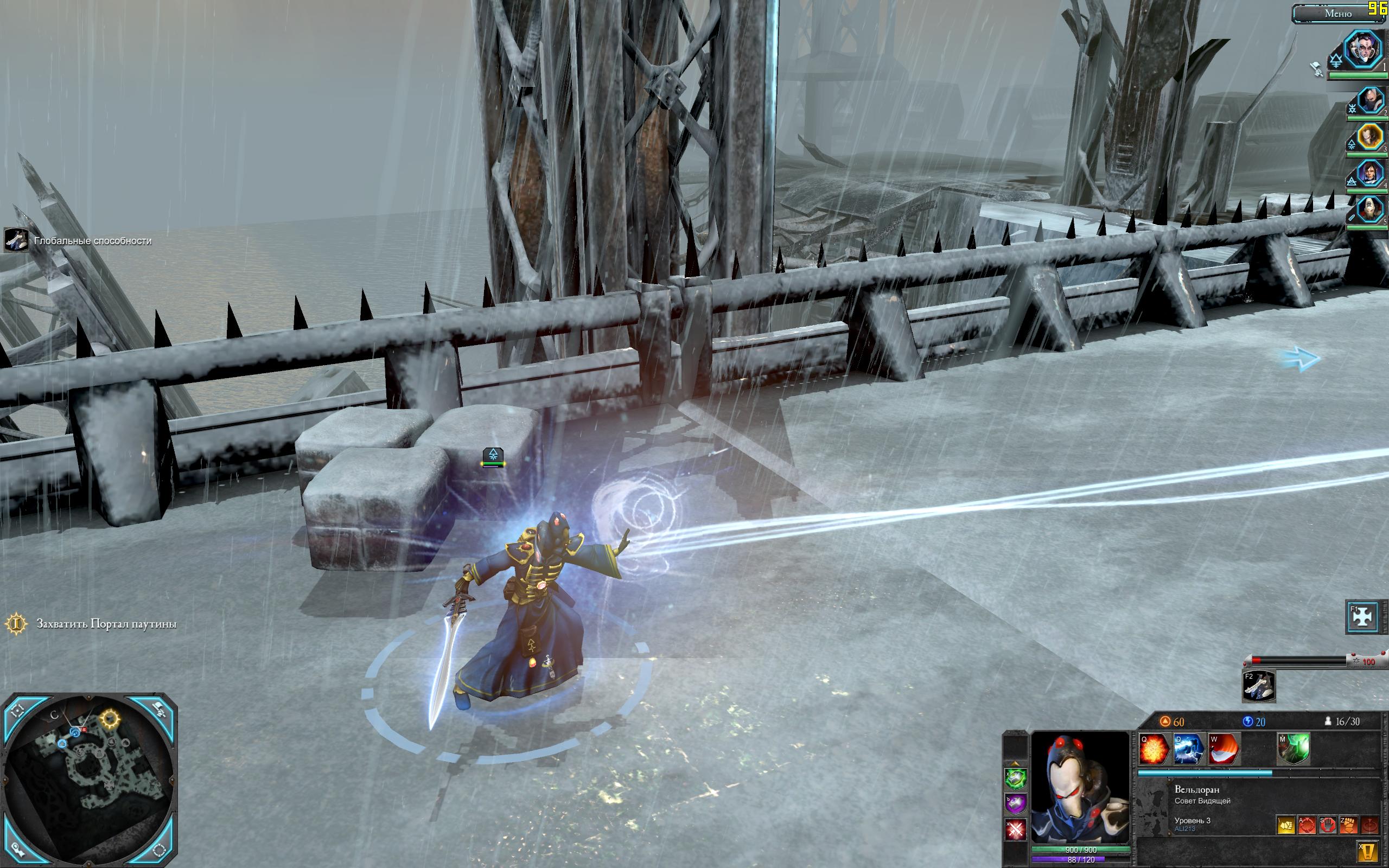The image size is (1389, 868).
Task: Click the red stop hand command
Action: pos(1327,825)
